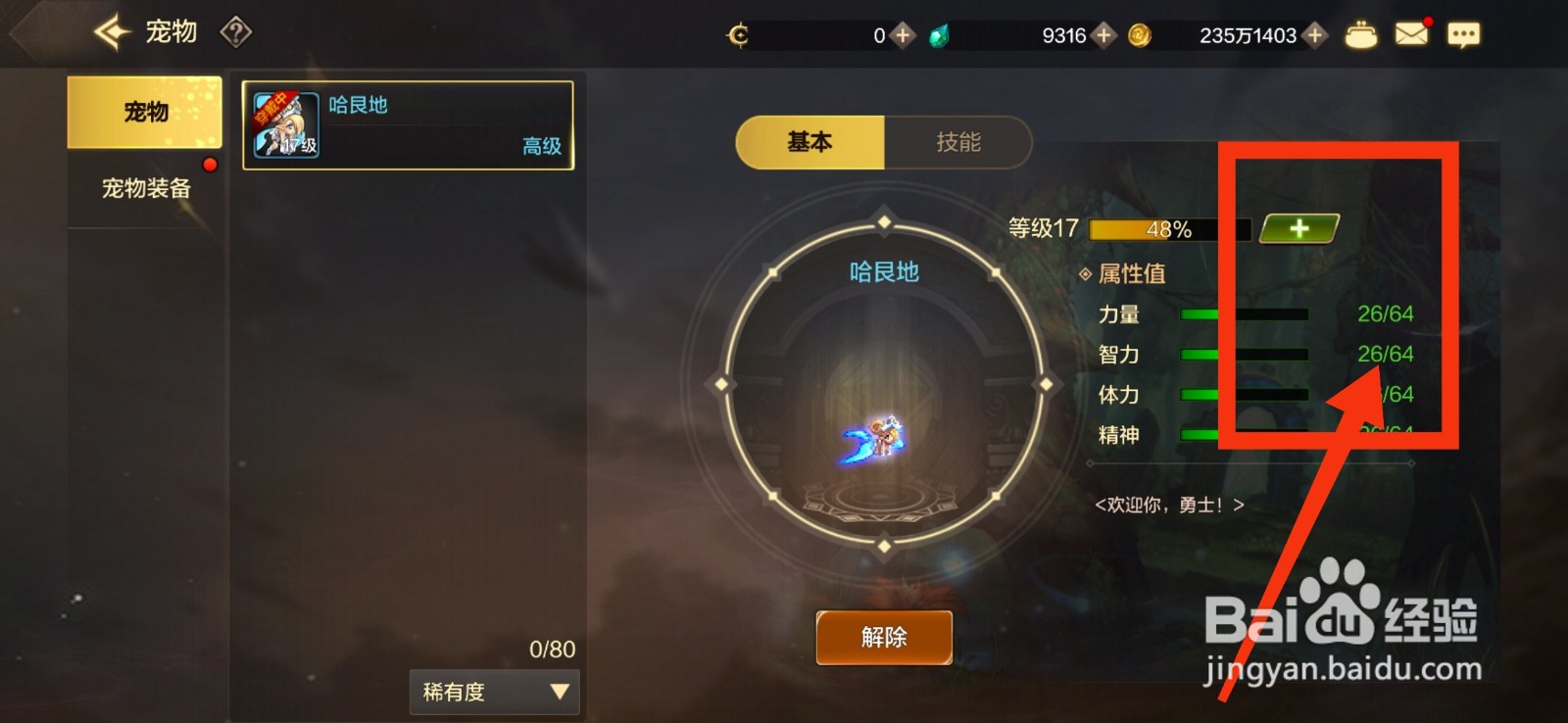Expand the level-up panel via green plus button
1568x723 pixels.
(x=1298, y=228)
